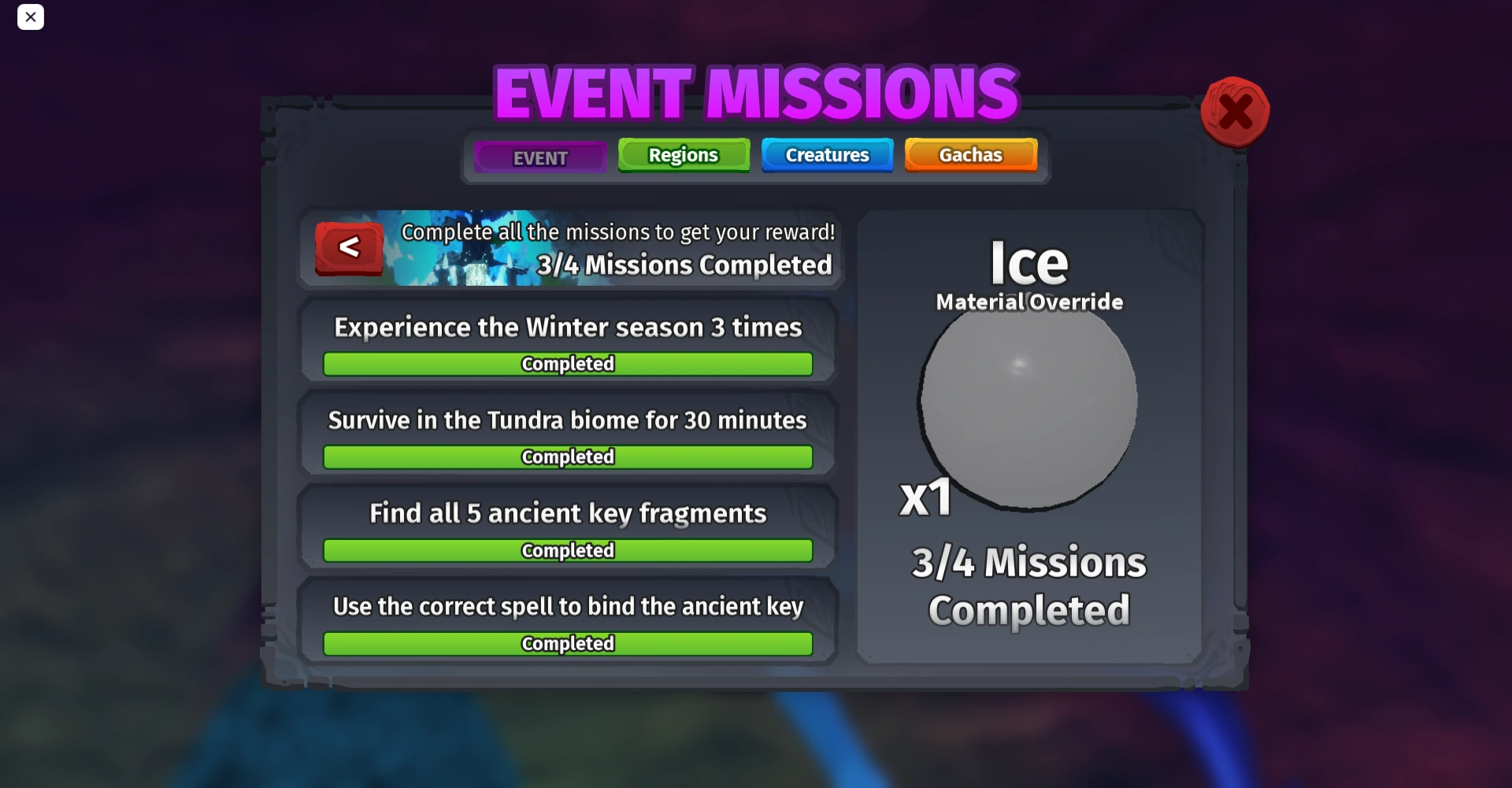The height and width of the screenshot is (788, 1512).
Task: Select the spell binding mission entry
Action: pos(568,606)
